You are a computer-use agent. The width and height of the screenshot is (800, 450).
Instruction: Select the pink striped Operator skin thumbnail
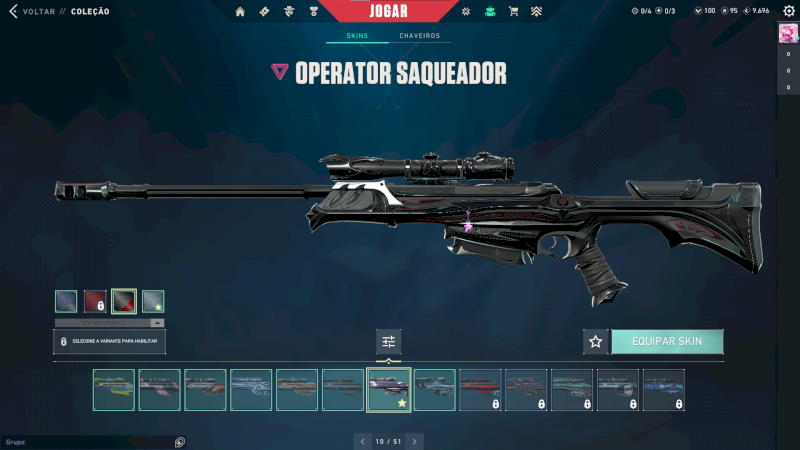(x=159, y=390)
